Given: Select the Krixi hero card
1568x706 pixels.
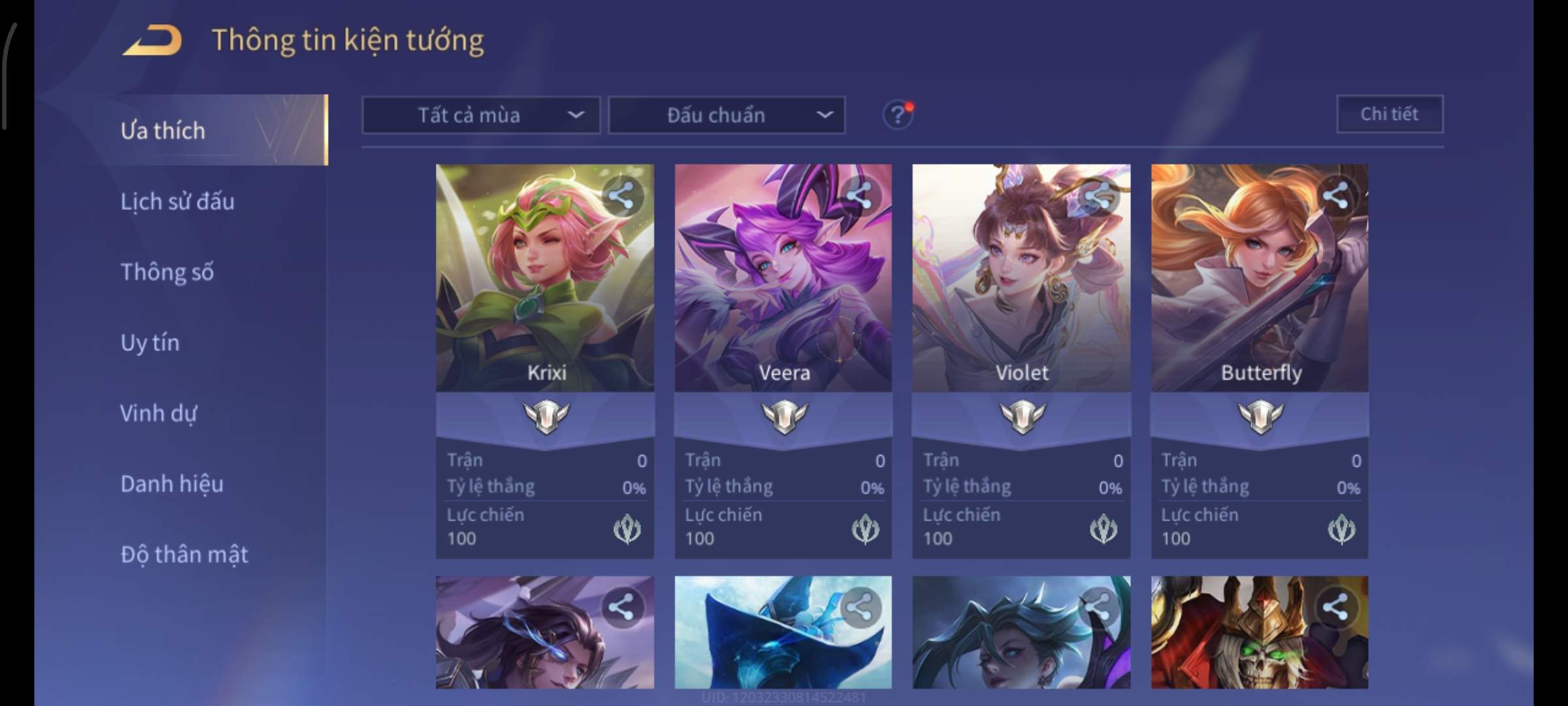Looking at the screenshot, I should 545,278.
